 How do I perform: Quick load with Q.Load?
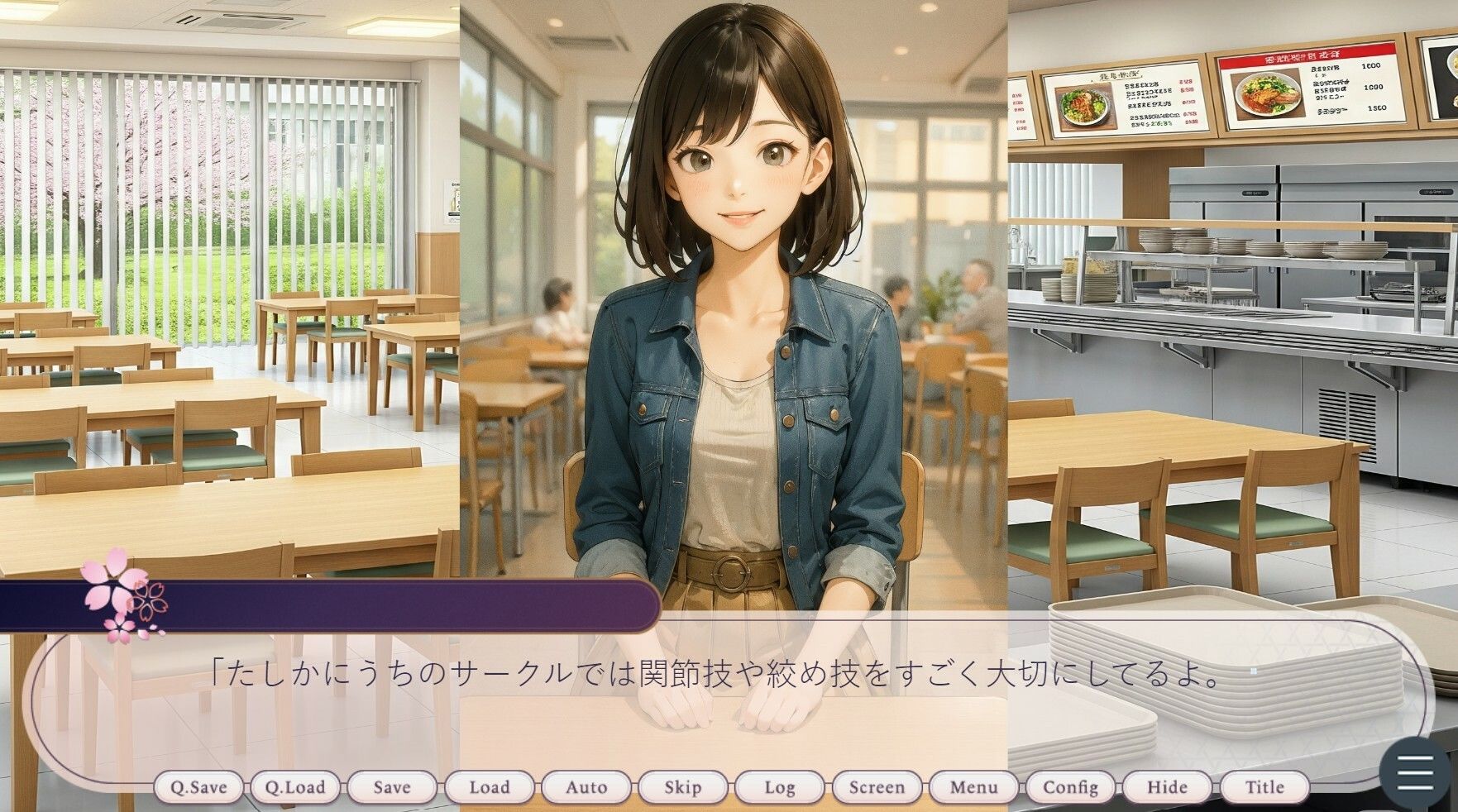coord(295,787)
